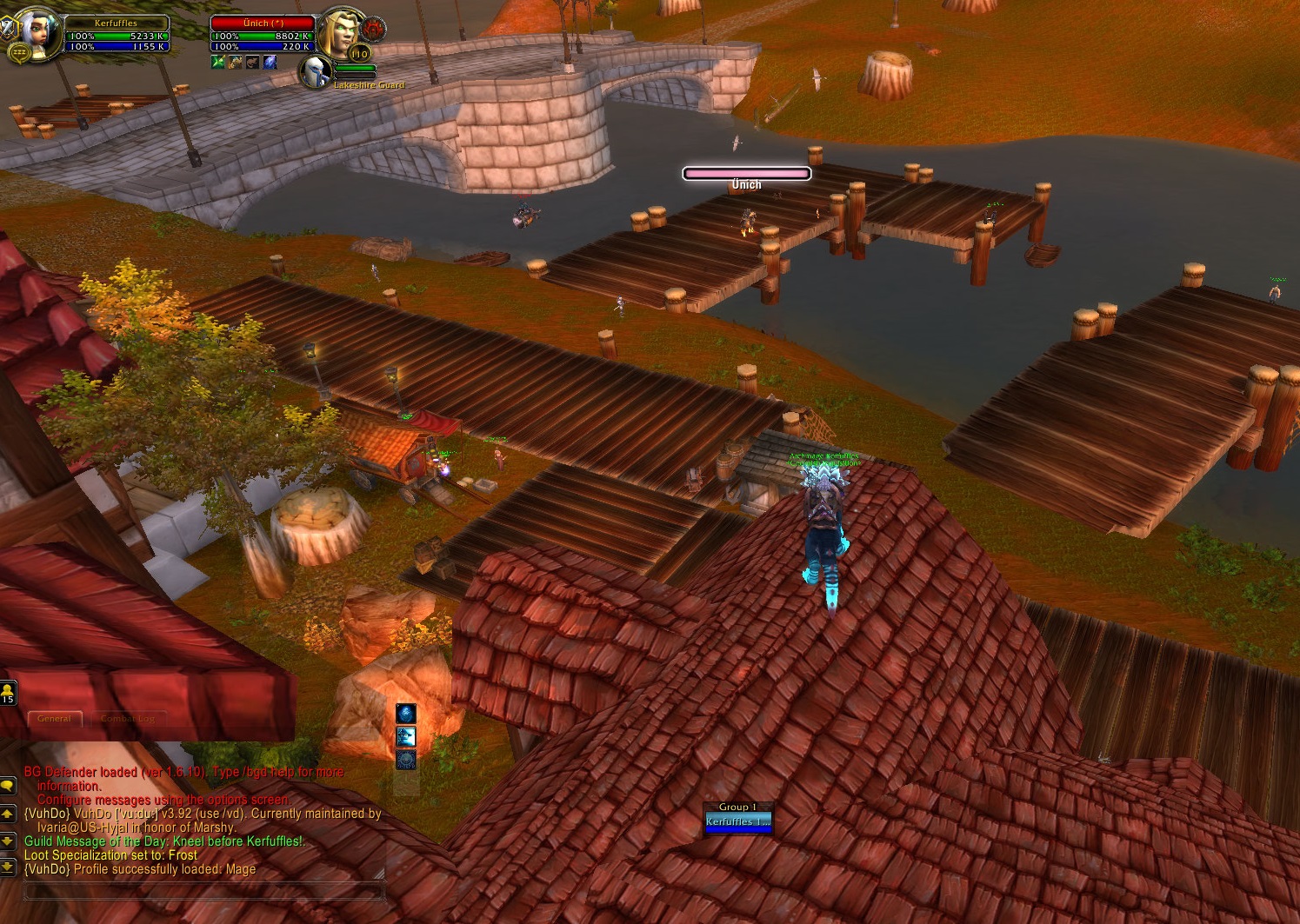Click the chat scroll-up arrow button
This screenshot has height=924, width=1300.
[8, 814]
